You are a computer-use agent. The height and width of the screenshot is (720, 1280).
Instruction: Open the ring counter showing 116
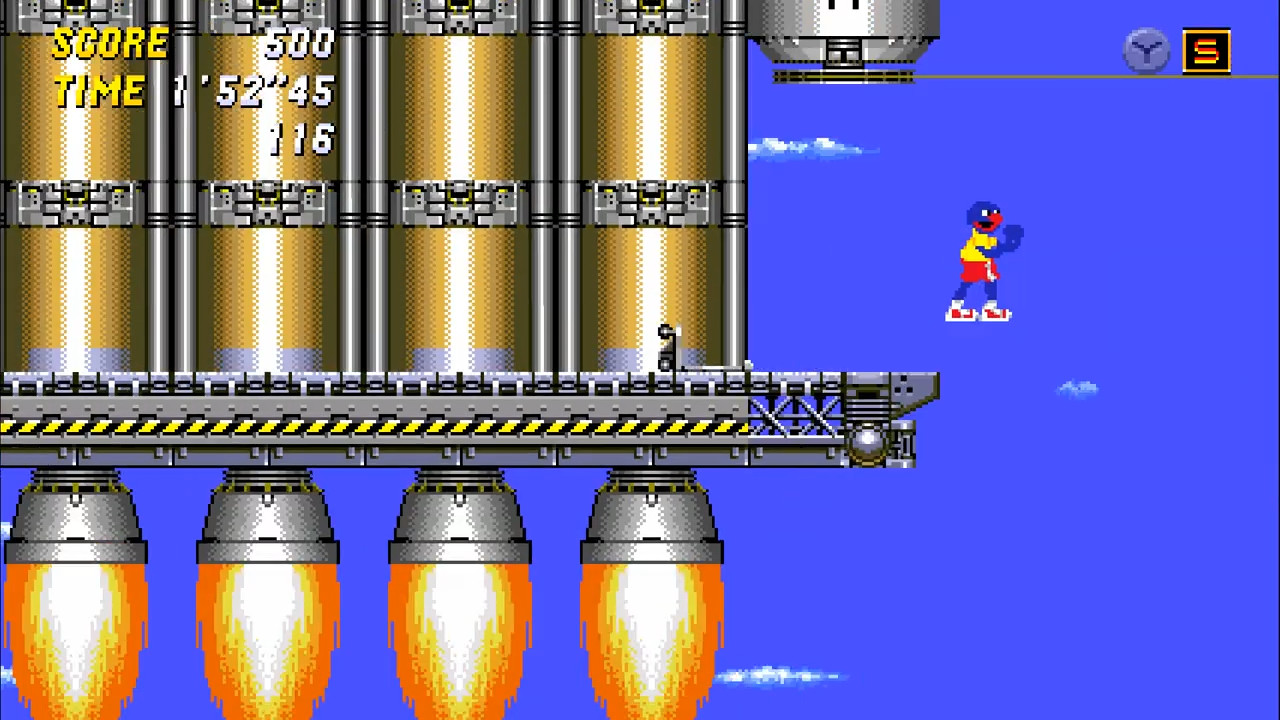pos(303,140)
